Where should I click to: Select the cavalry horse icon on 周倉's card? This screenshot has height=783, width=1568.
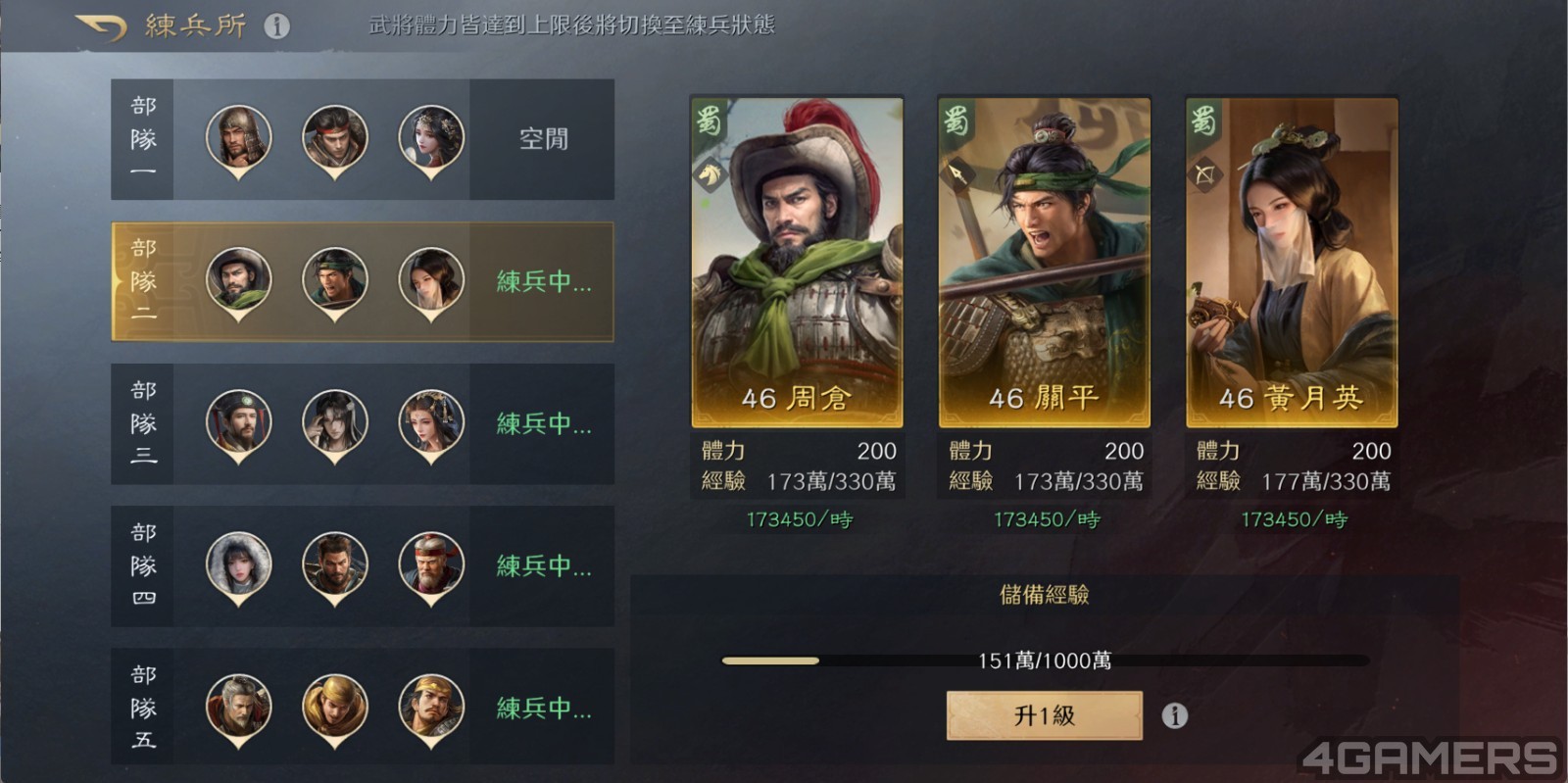point(710,174)
